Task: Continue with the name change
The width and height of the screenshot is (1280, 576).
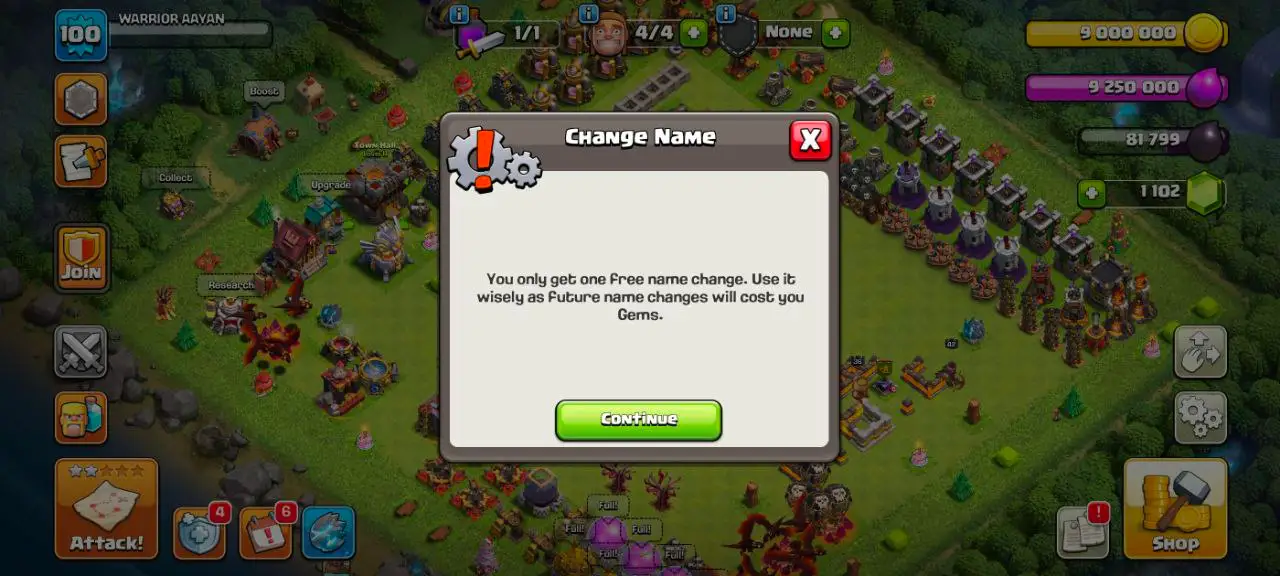Action: 638,420
